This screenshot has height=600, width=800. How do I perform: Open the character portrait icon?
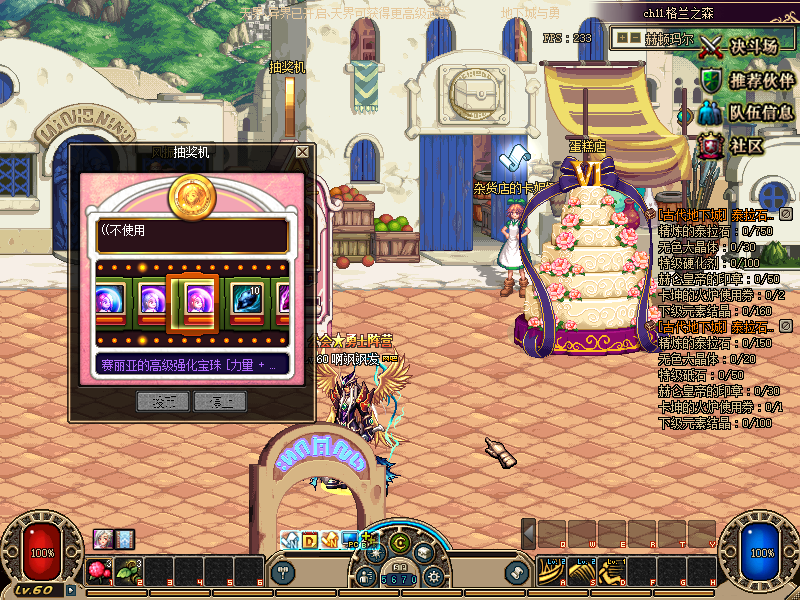tap(103, 538)
